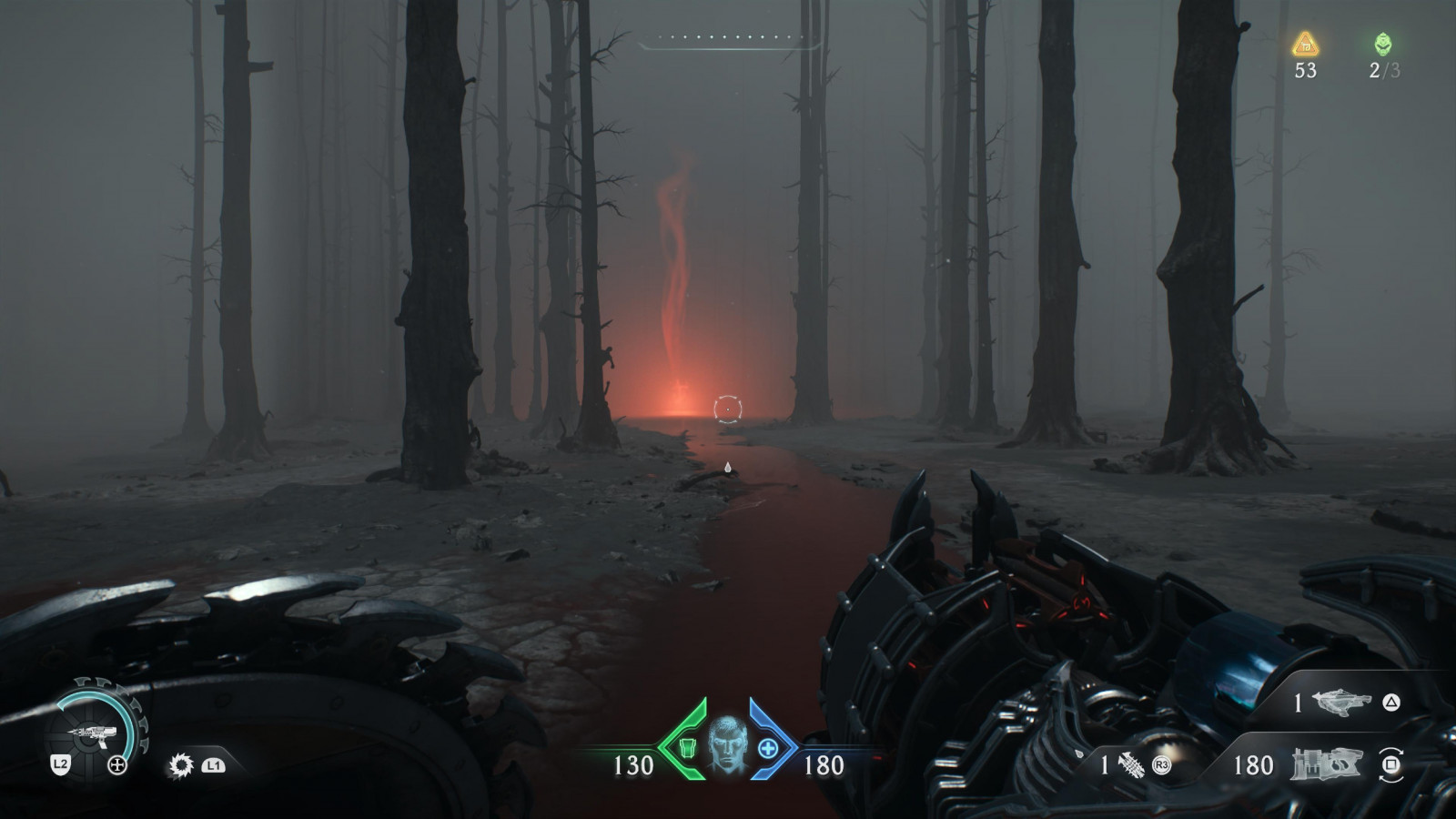This screenshot has height=819, width=1456.
Task: Activate the shield saw blade icon
Action: [181, 765]
